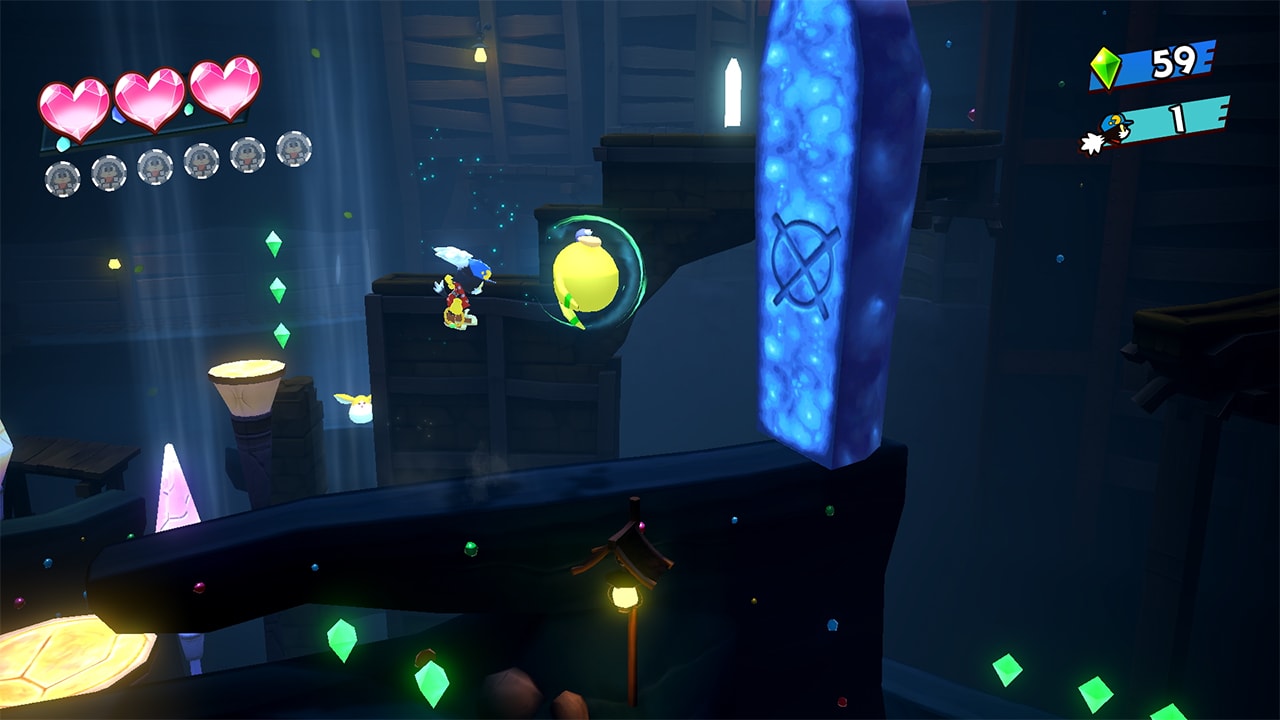
Task: Toggle the small blue gem between the hearts
Action: 120,116
